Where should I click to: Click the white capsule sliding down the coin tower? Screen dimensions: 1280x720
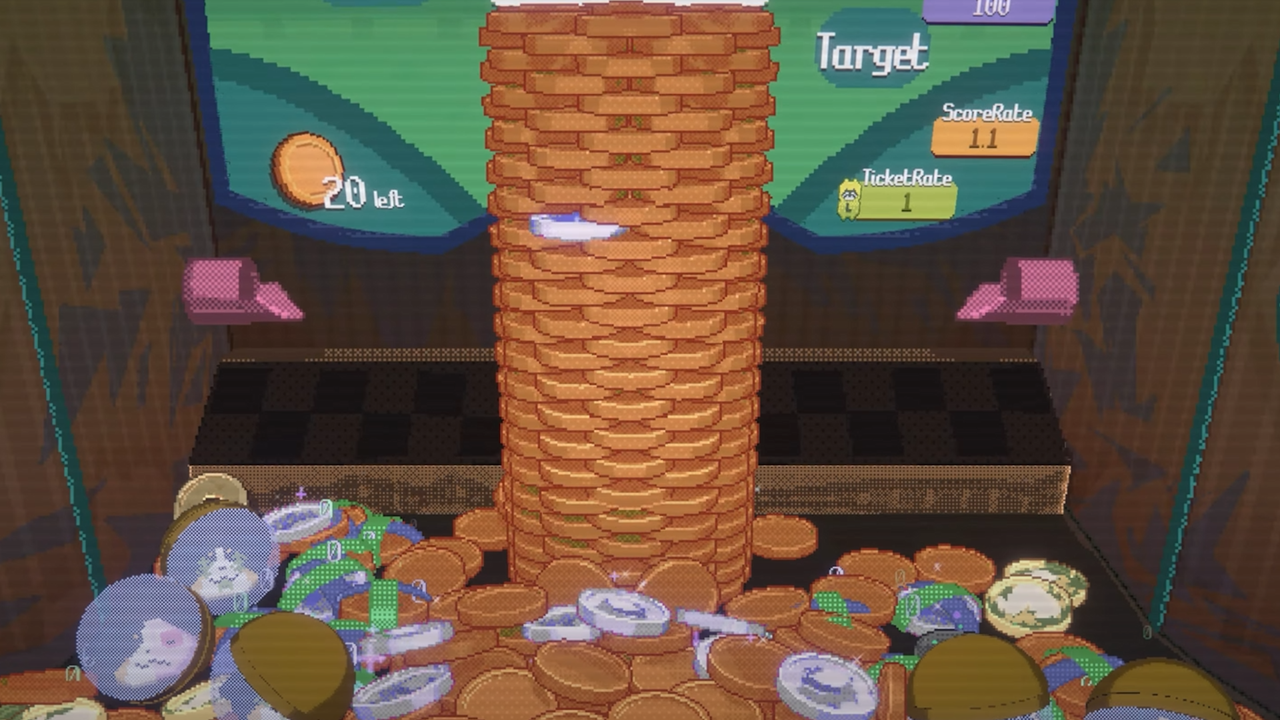[x=575, y=229]
